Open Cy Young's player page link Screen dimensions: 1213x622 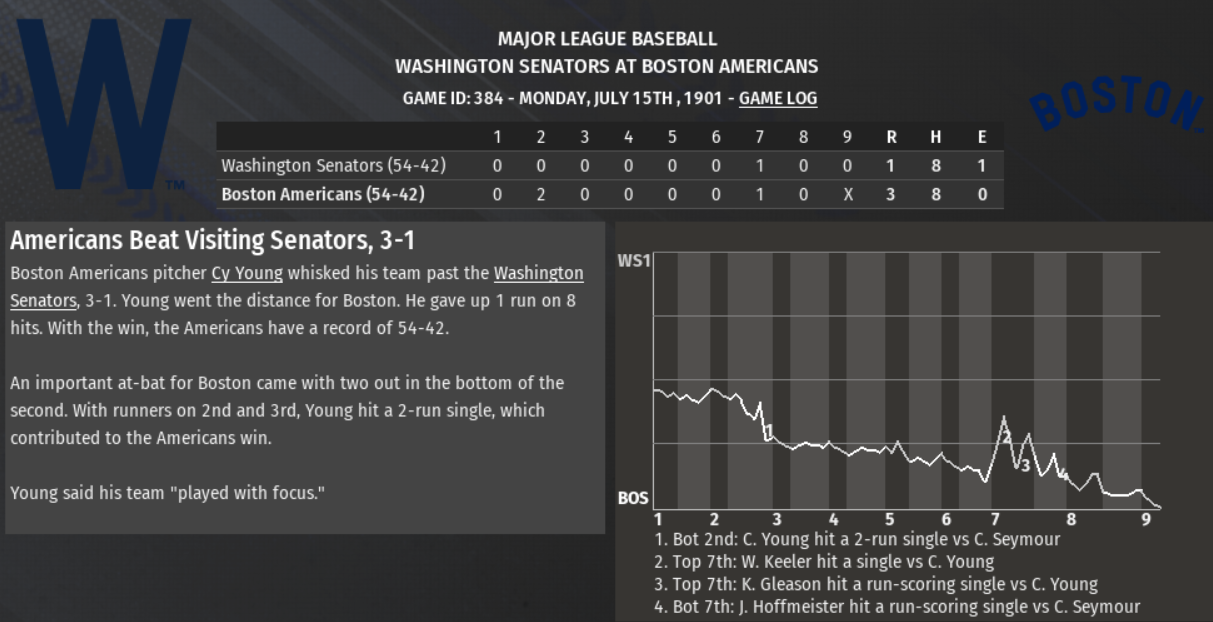(x=247, y=273)
